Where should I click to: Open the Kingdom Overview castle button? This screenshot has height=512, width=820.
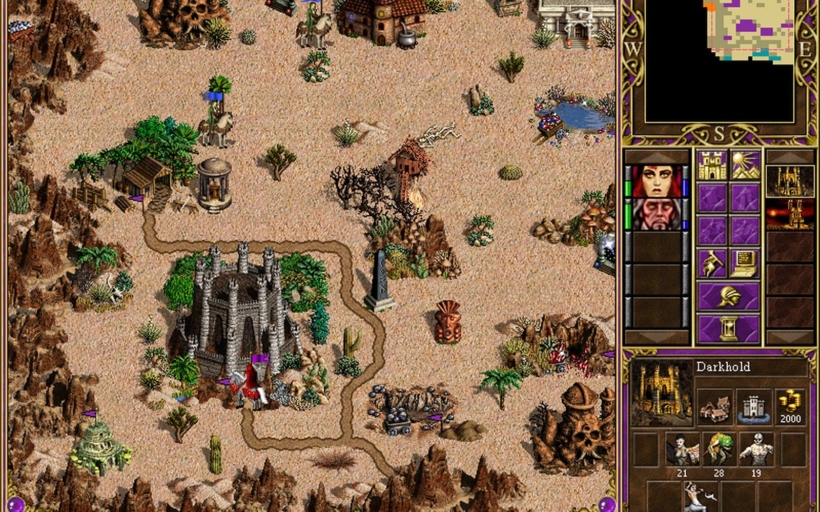(x=712, y=166)
